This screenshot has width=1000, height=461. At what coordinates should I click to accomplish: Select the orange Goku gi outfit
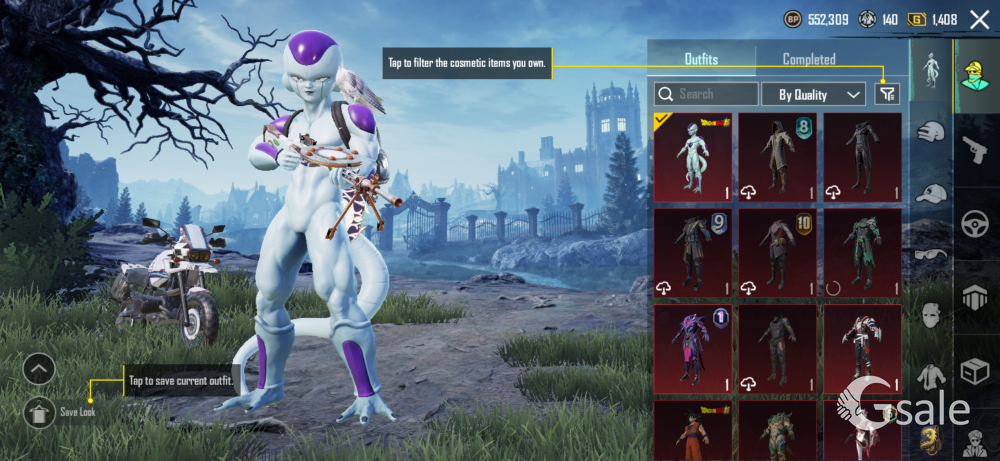pos(692,430)
